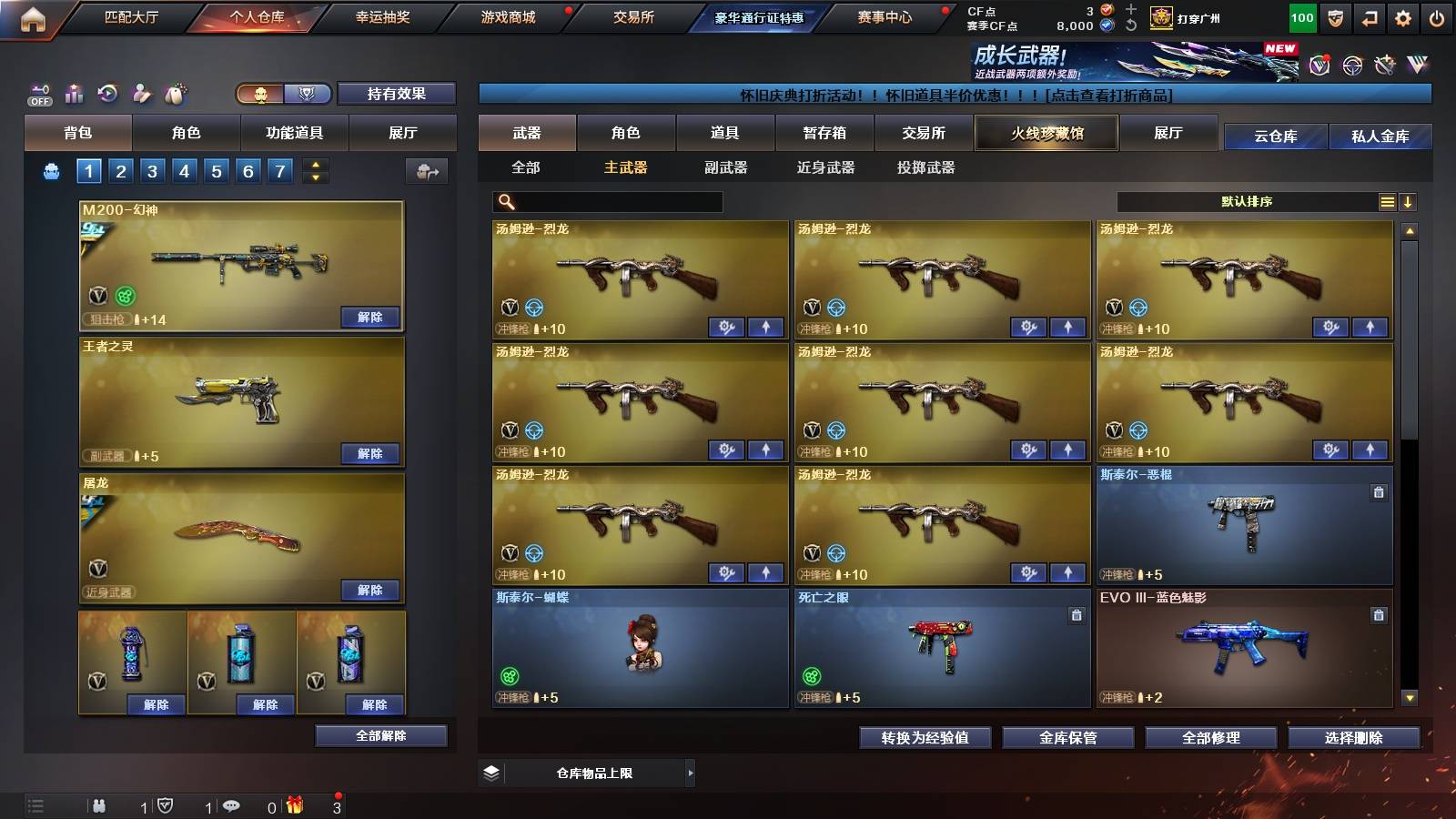This screenshot has height=819, width=1456.
Task: Expand the 仓库物品上限 section arrow
Action: click(x=689, y=773)
